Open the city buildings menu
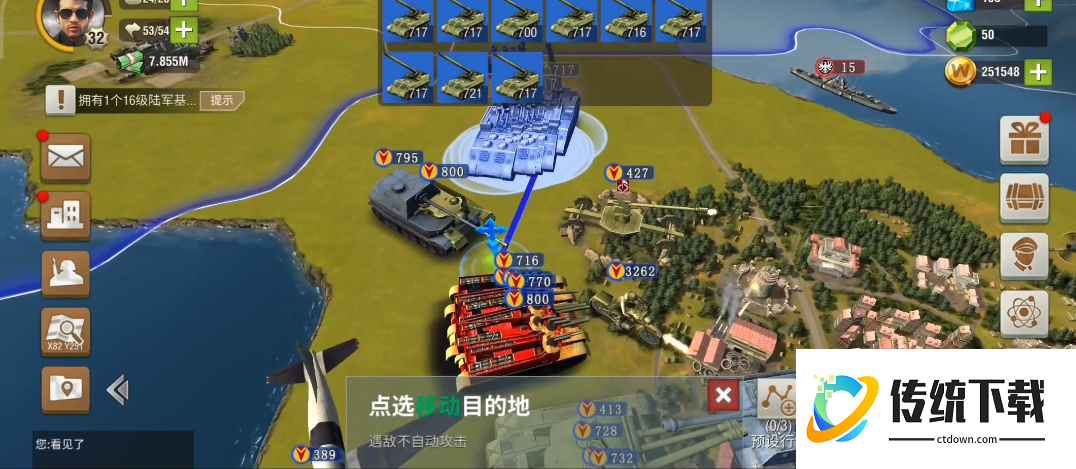The width and height of the screenshot is (1076, 469). [66, 214]
